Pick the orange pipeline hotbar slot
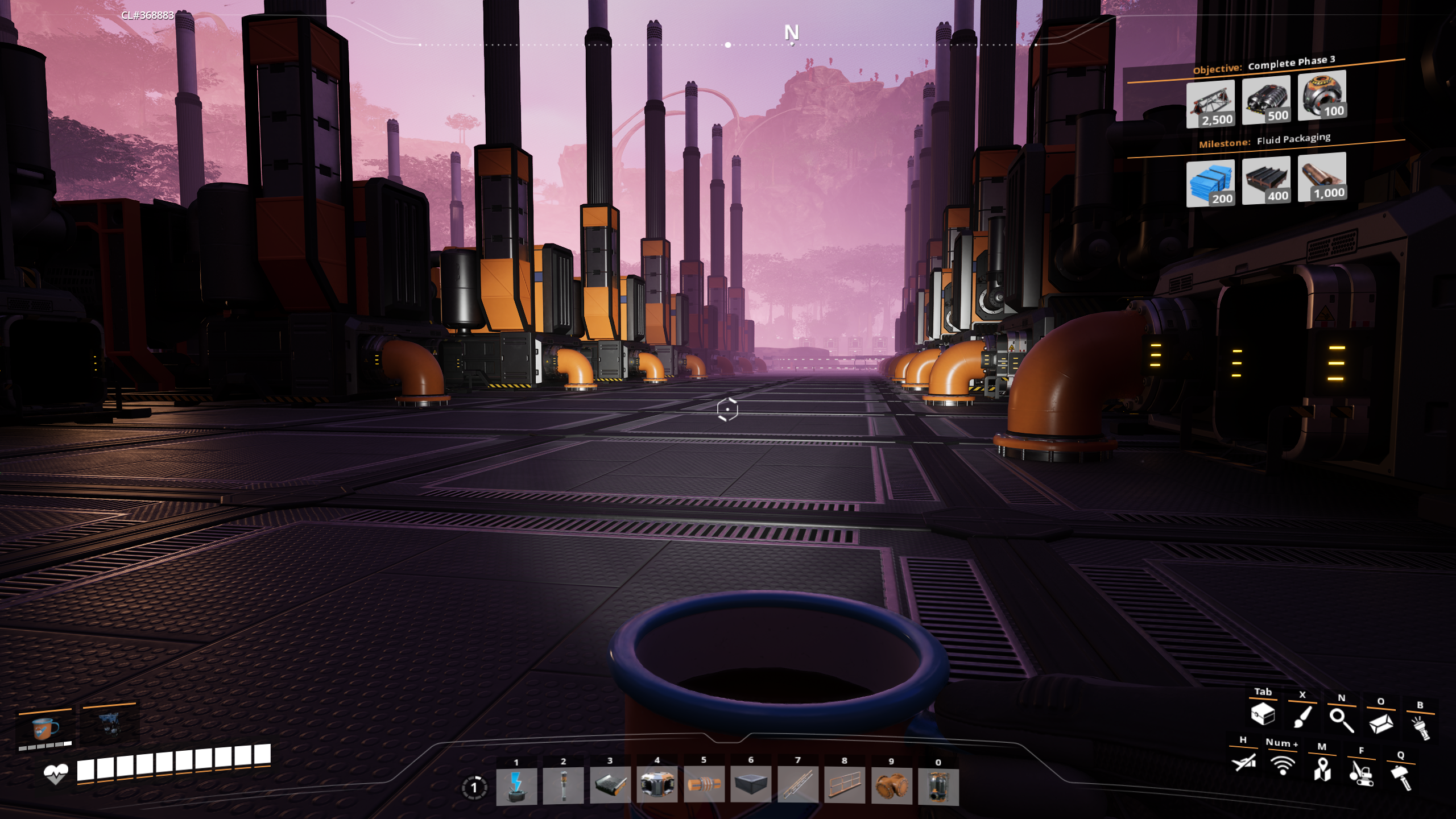Image resolution: width=1456 pixels, height=819 pixels. click(704, 786)
